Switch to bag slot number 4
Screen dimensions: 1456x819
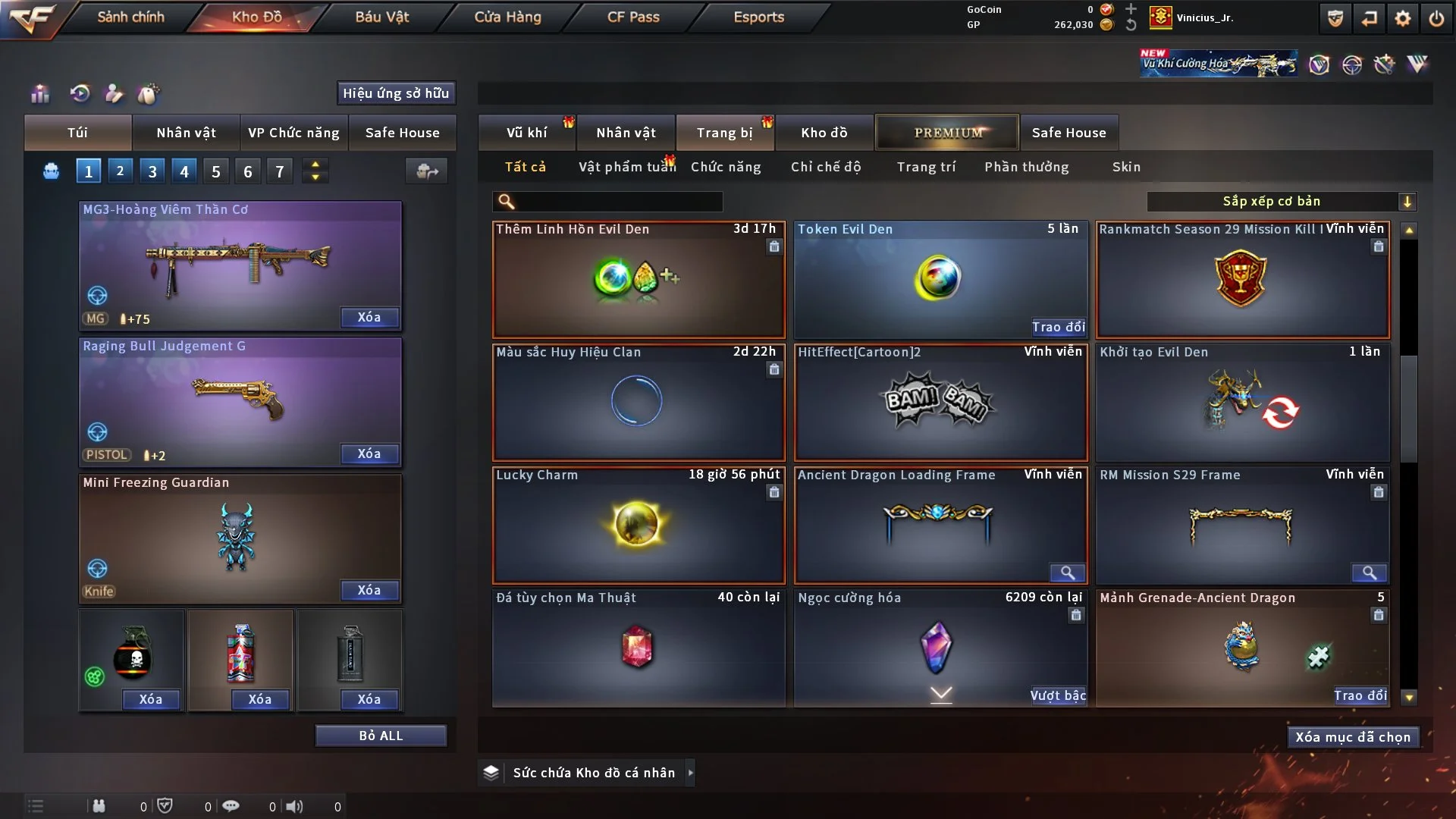[184, 171]
